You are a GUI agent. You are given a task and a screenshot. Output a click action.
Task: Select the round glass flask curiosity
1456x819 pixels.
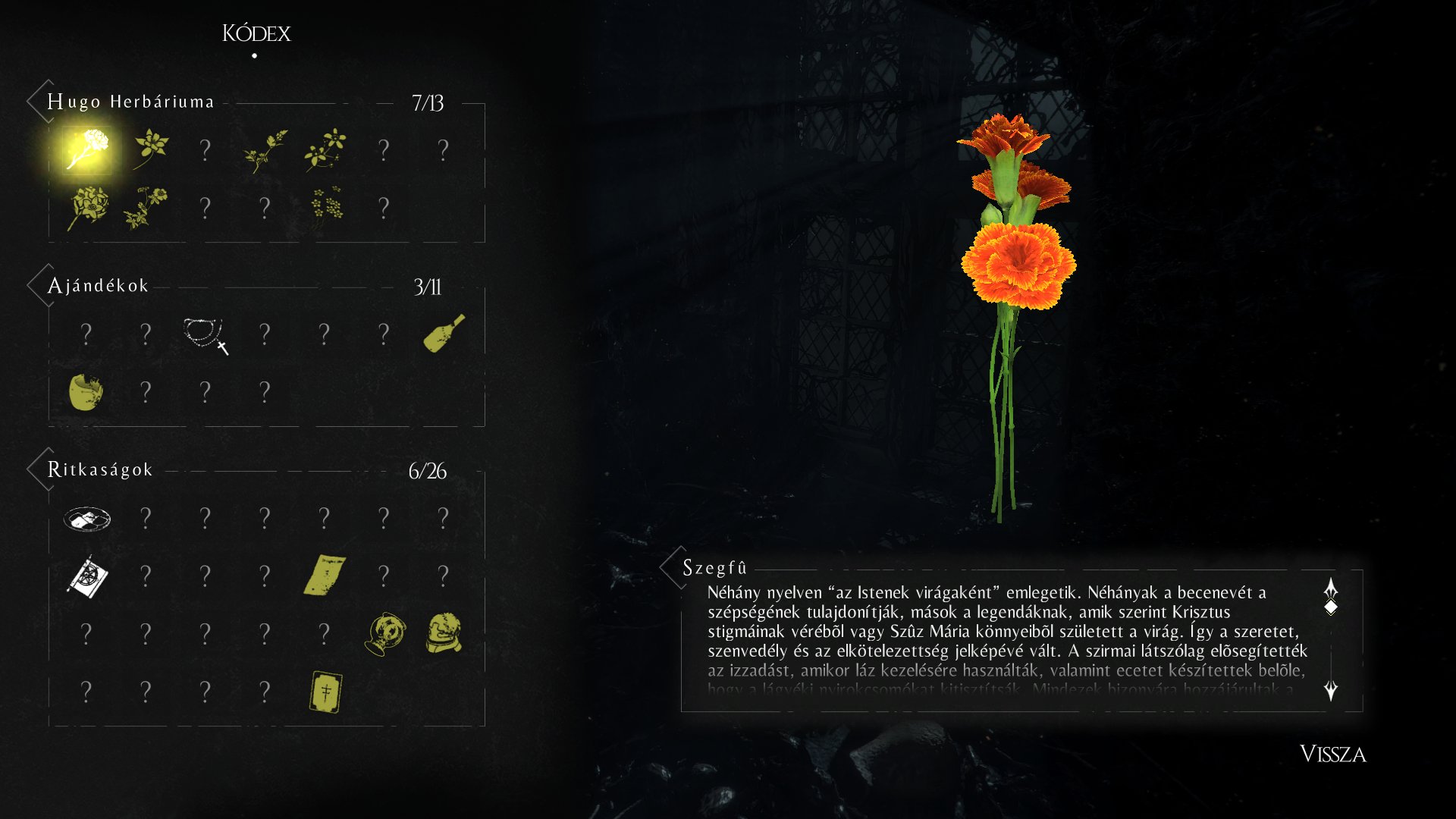384,634
